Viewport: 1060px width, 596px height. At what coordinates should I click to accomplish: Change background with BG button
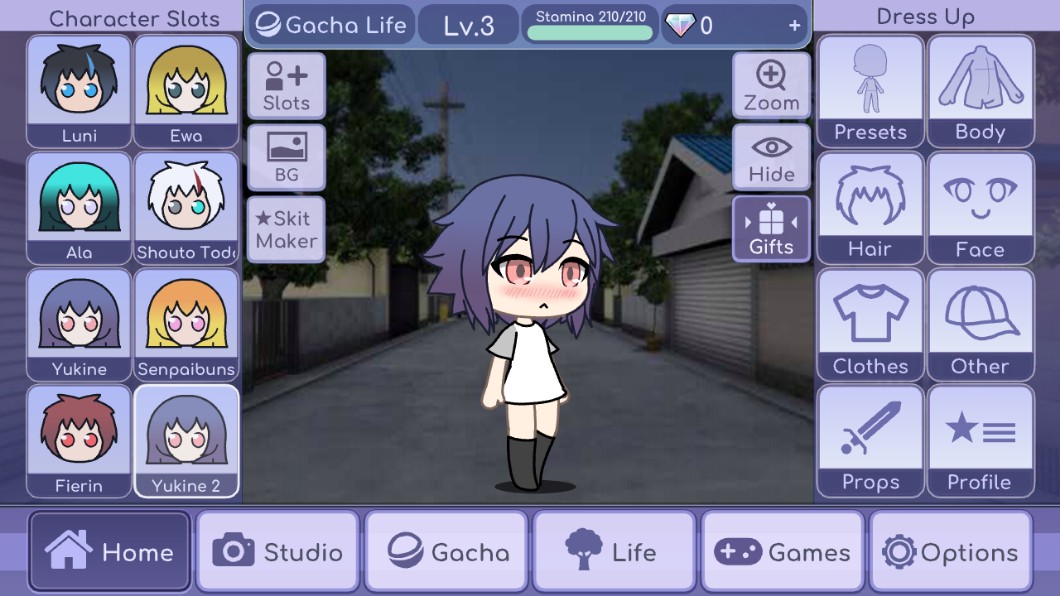tap(286, 157)
